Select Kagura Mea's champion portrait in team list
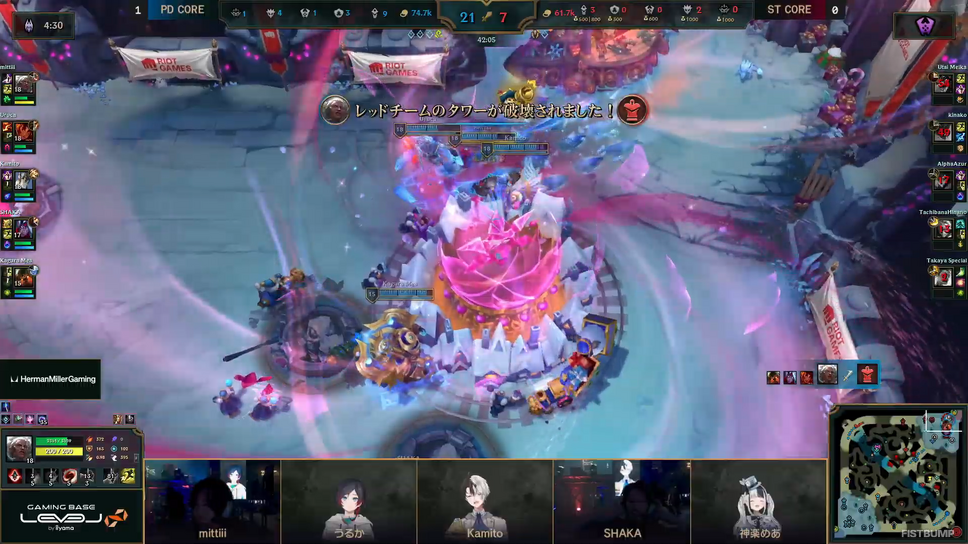 (x=24, y=280)
